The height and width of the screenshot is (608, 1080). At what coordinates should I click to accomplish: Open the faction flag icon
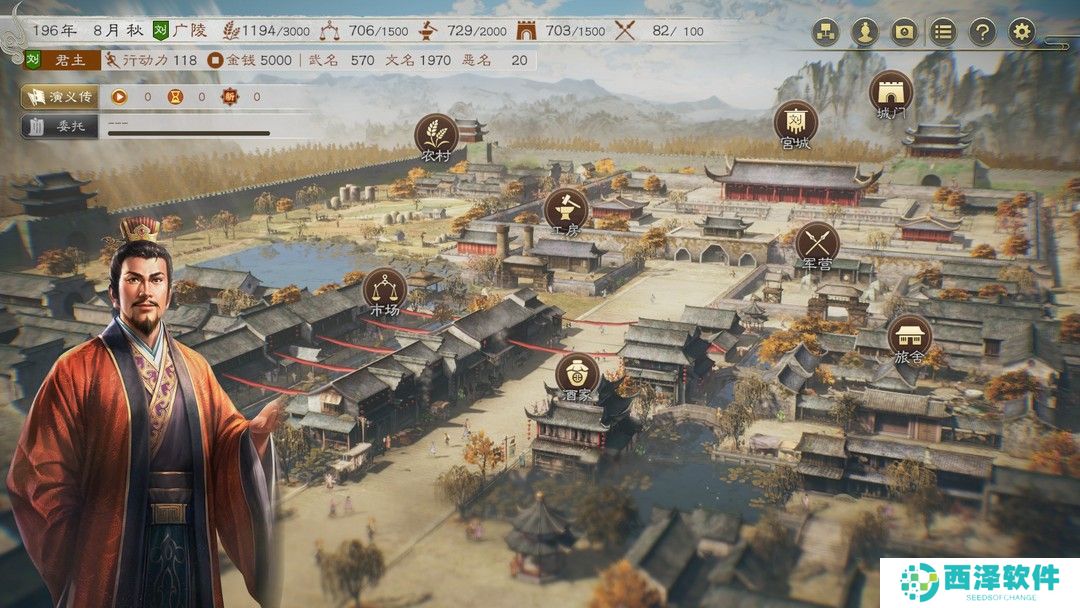tap(904, 32)
